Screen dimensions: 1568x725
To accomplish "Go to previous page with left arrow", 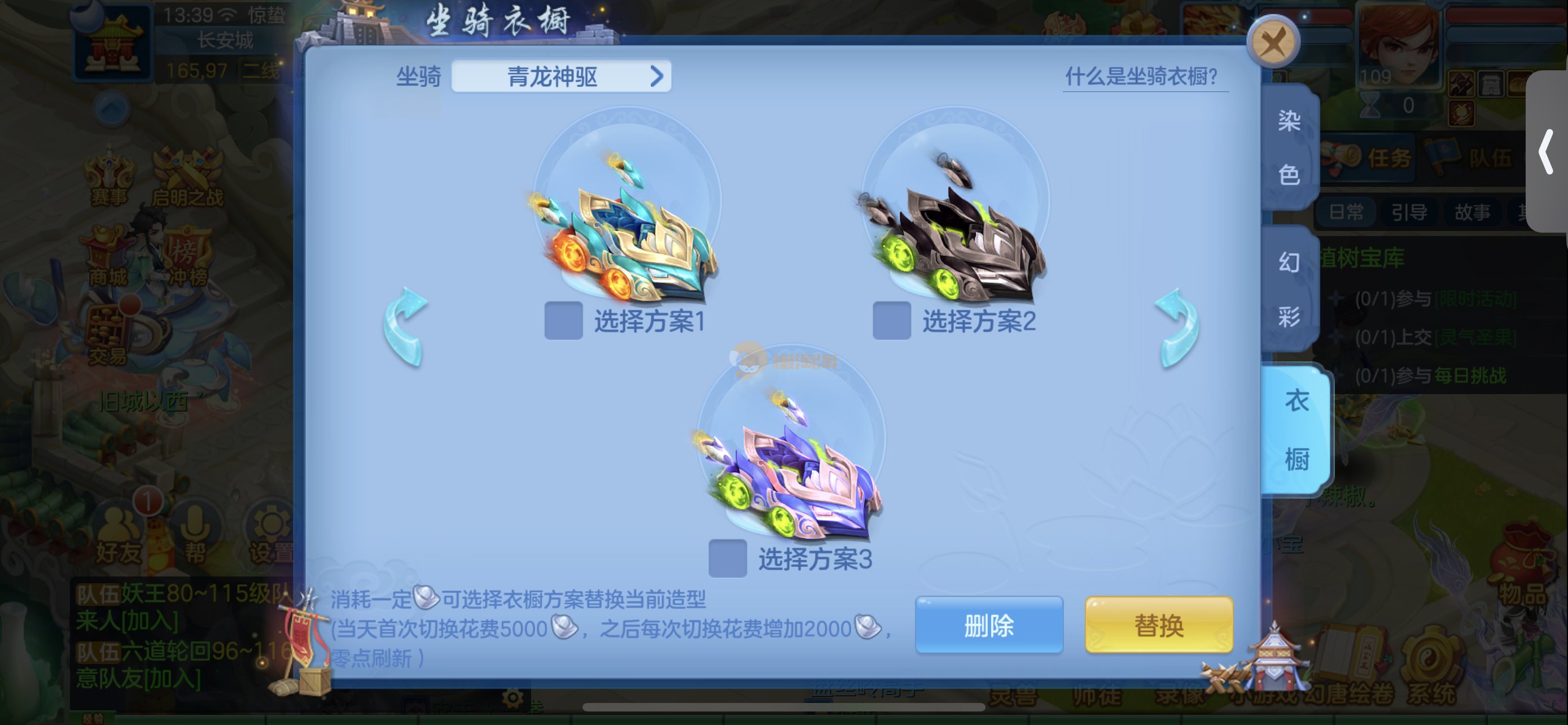I will (x=405, y=327).
